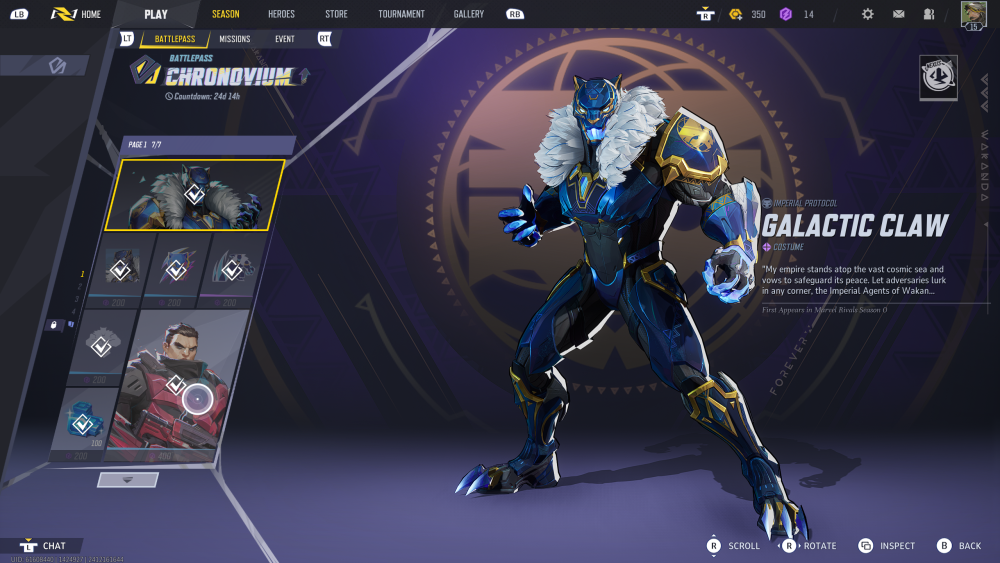Open the friends list icon
Viewport: 1000px width, 563px height.
tap(929, 14)
